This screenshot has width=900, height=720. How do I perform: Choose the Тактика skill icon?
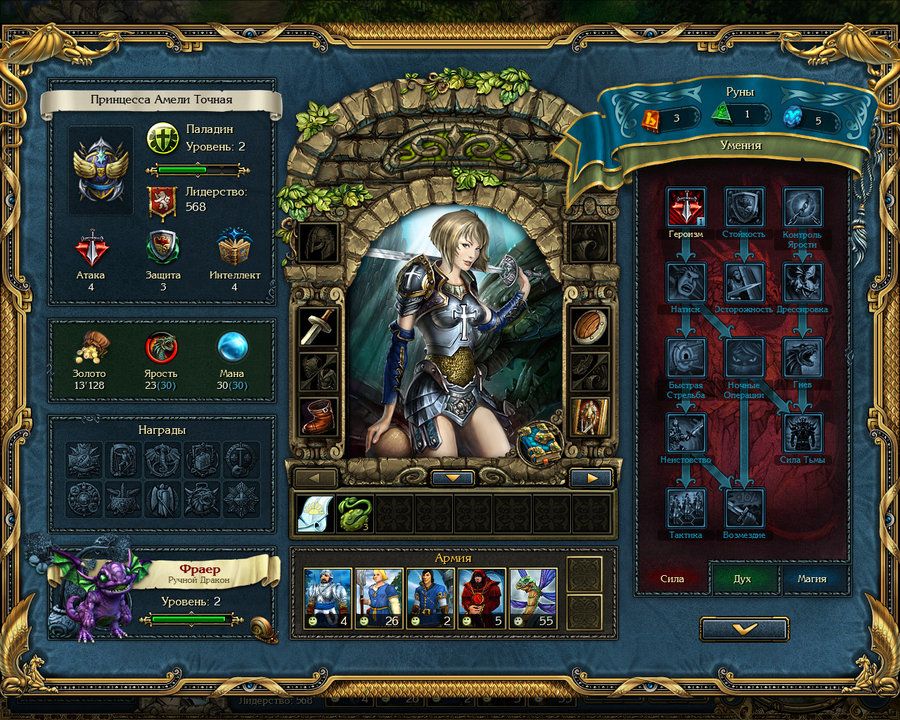point(686,507)
